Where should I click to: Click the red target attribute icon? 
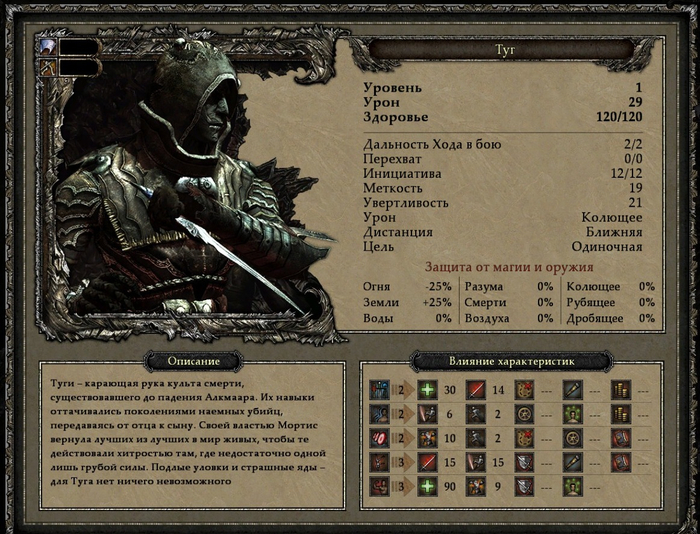point(380,437)
